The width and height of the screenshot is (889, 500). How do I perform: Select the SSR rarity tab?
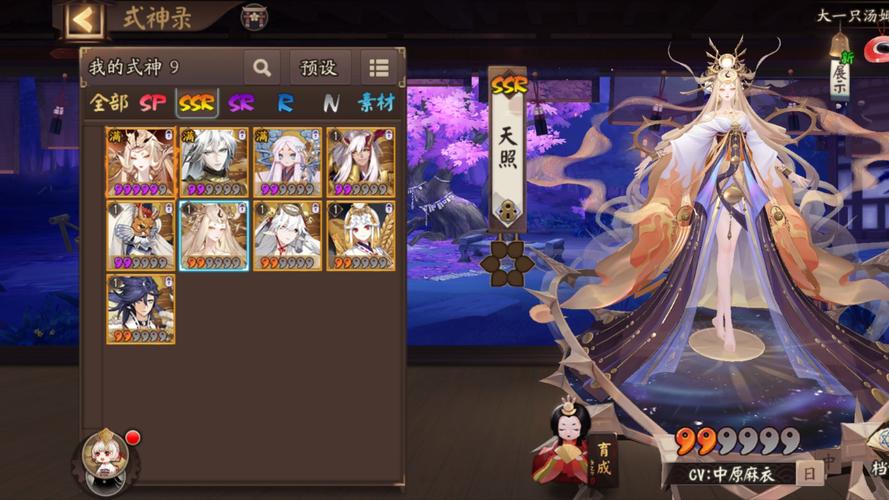tap(197, 102)
